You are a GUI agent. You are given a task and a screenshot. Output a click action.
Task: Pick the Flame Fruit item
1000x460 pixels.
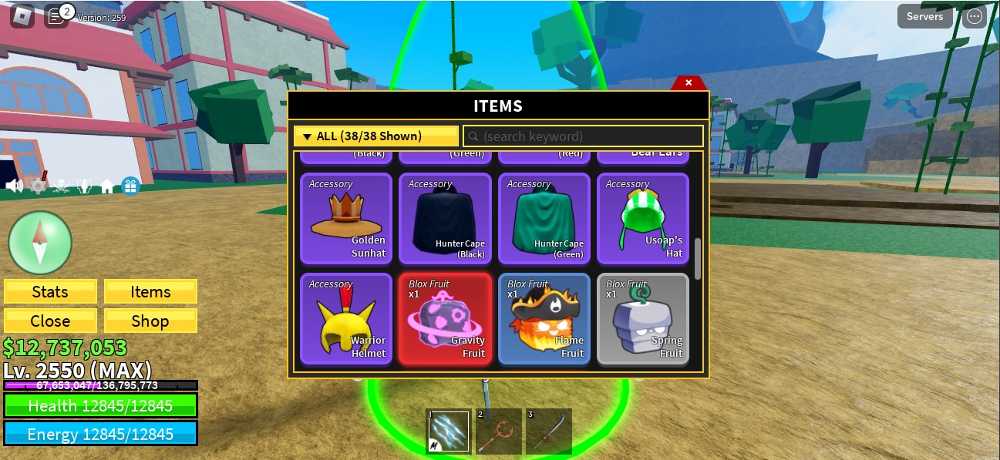coord(542,319)
